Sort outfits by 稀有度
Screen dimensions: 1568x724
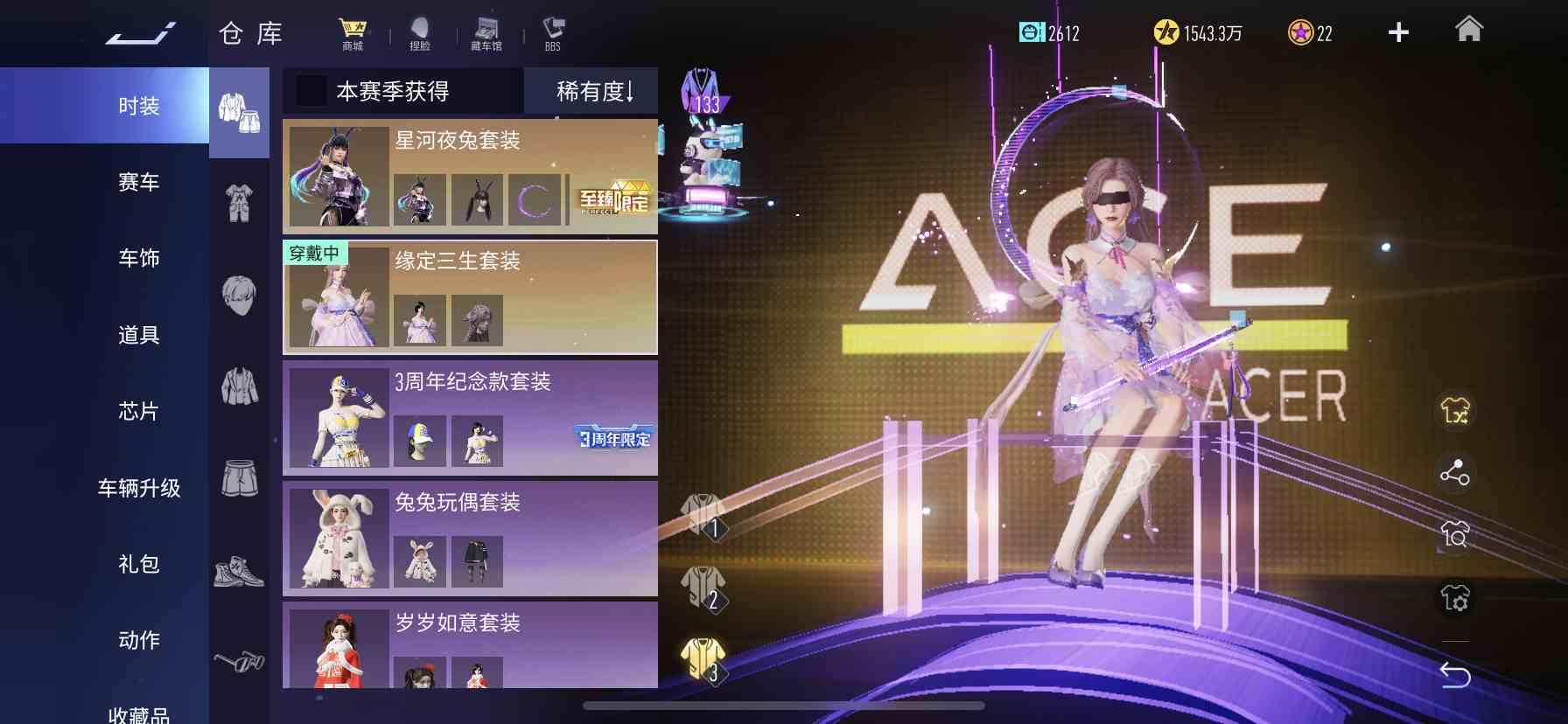[593, 91]
